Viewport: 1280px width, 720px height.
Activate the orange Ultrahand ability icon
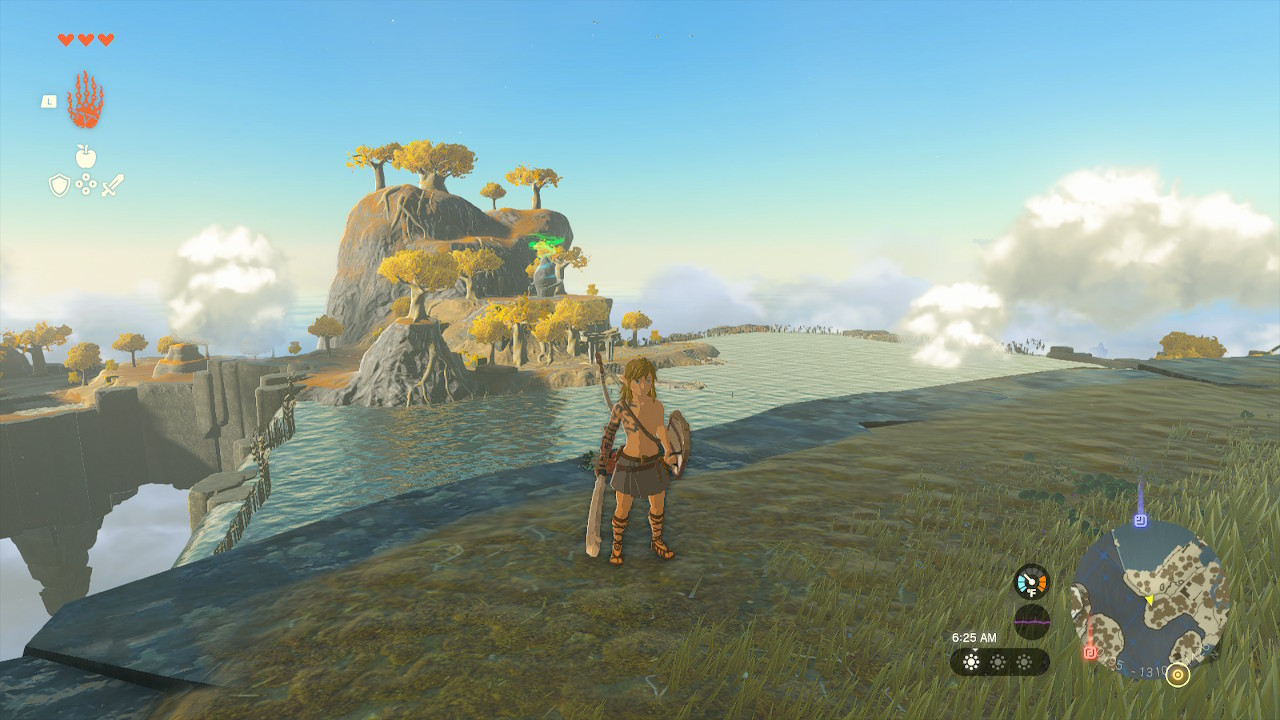tap(85, 100)
